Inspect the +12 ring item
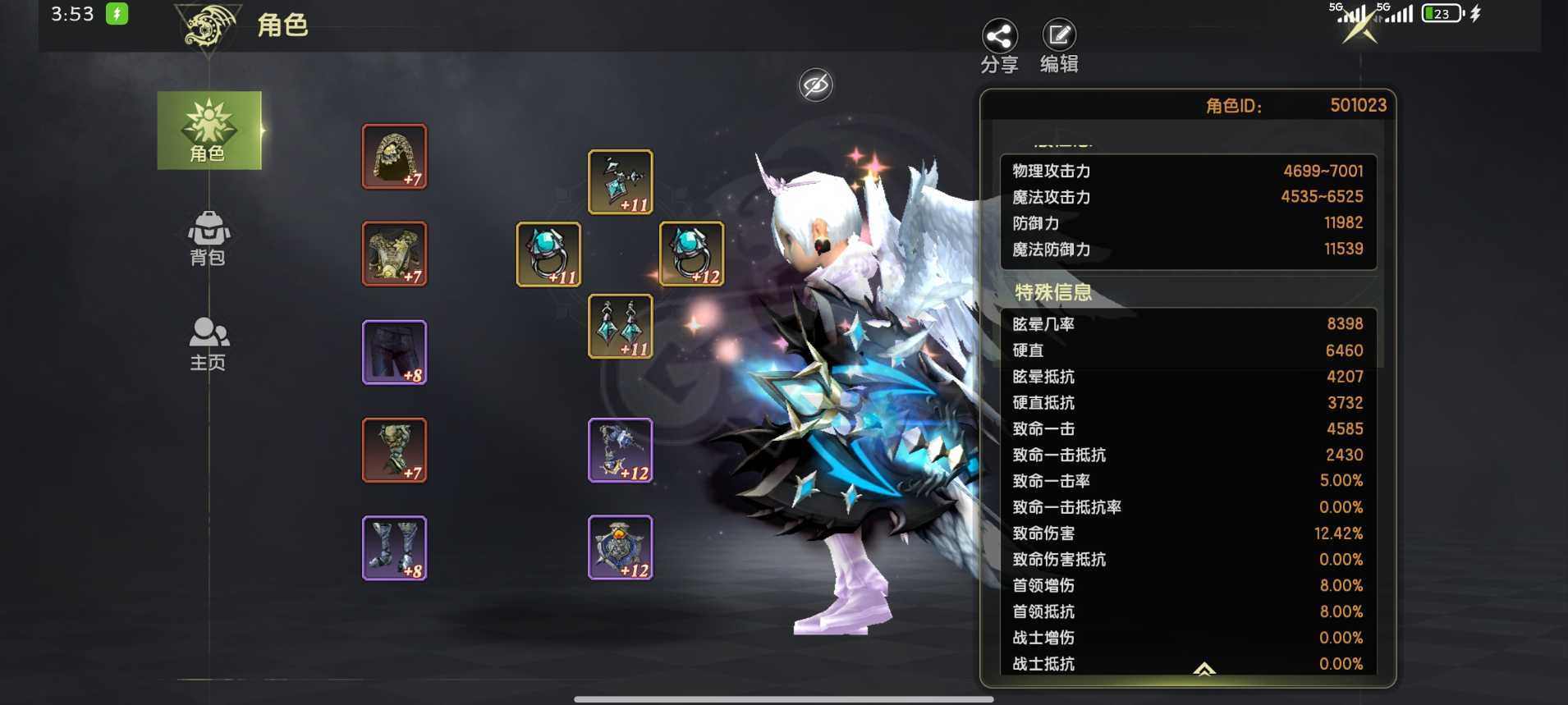1568x705 pixels. click(x=691, y=254)
